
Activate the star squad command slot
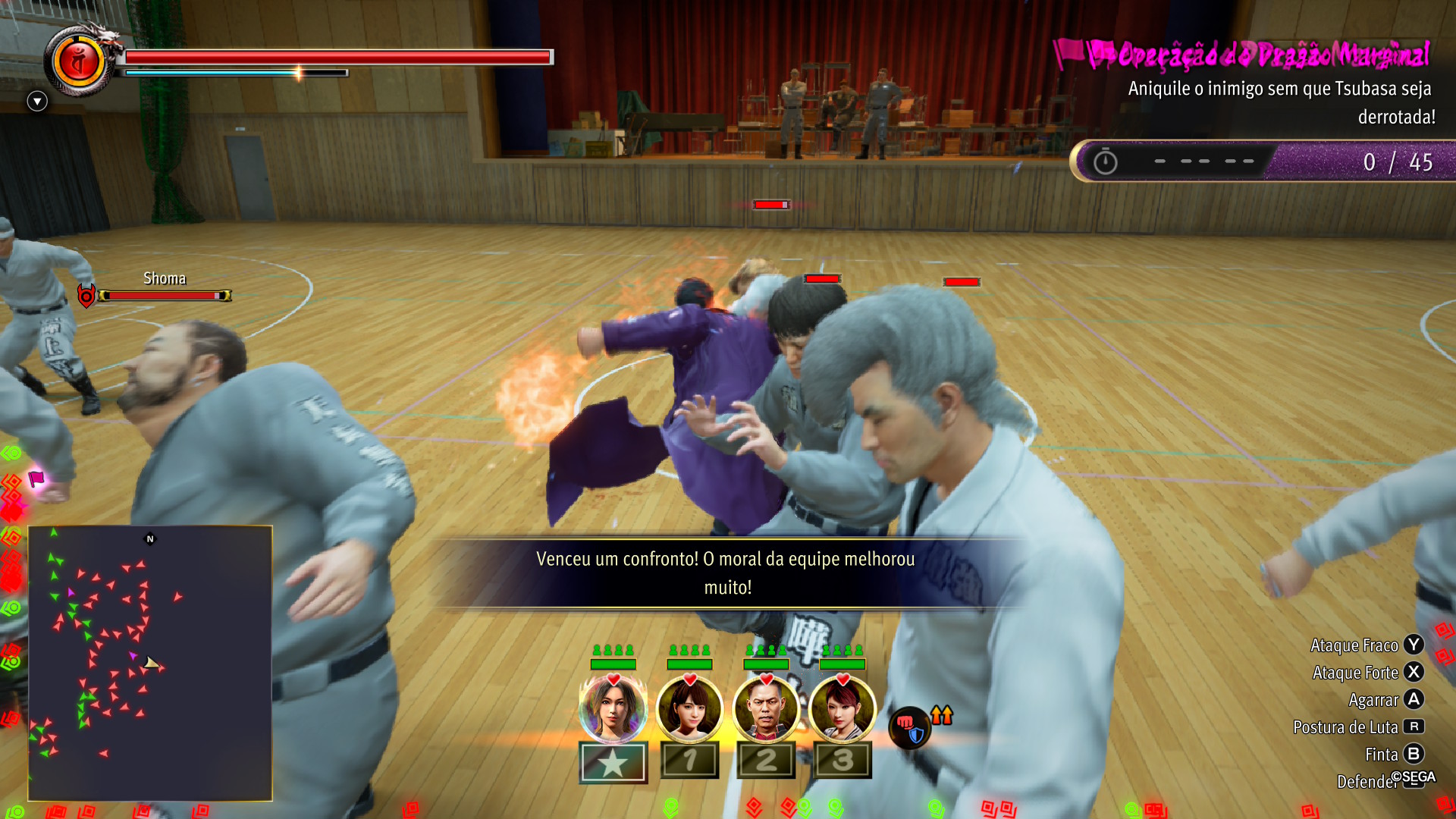613,761
